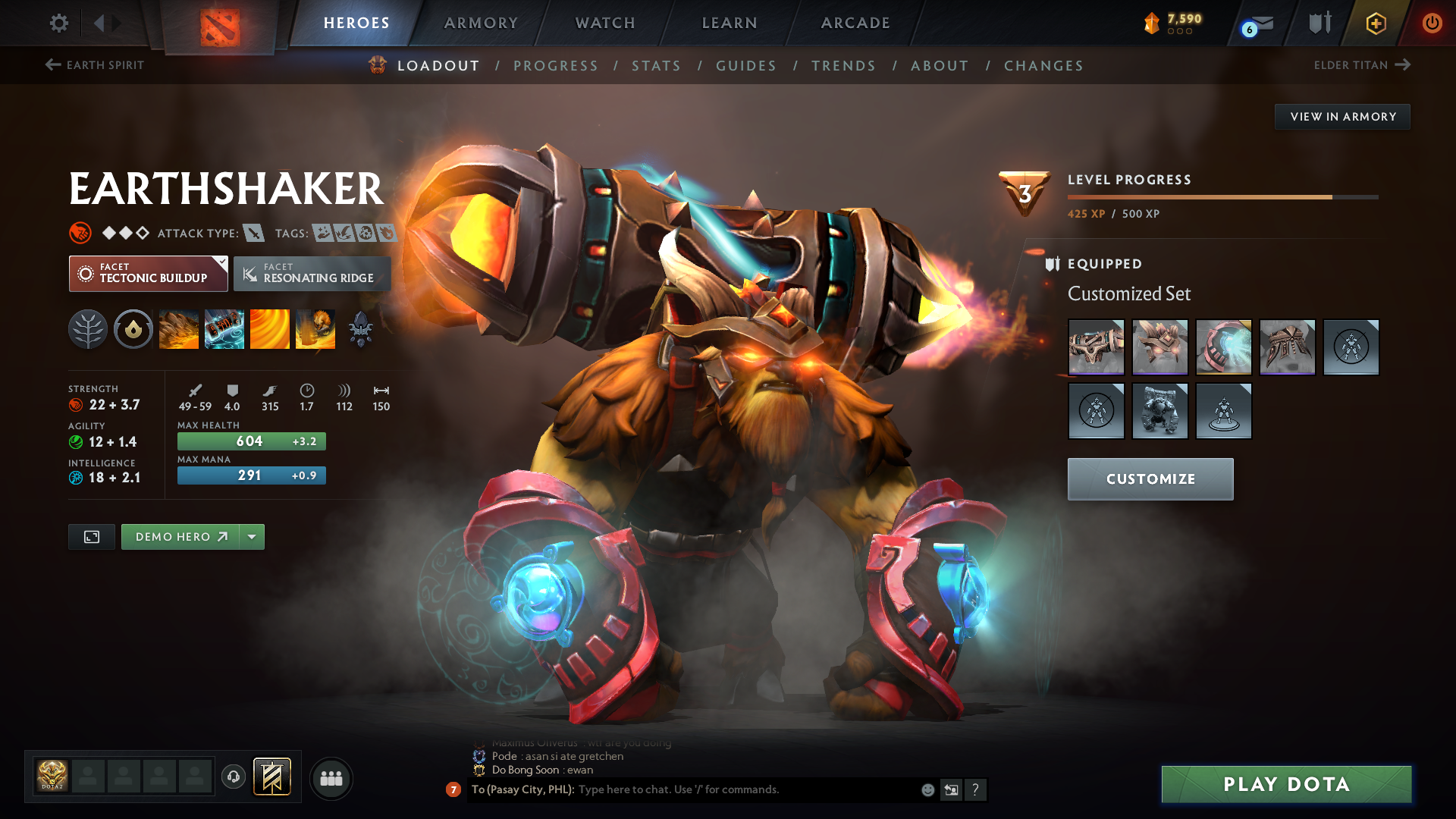Select the Tectonic Buildup facet

148,274
